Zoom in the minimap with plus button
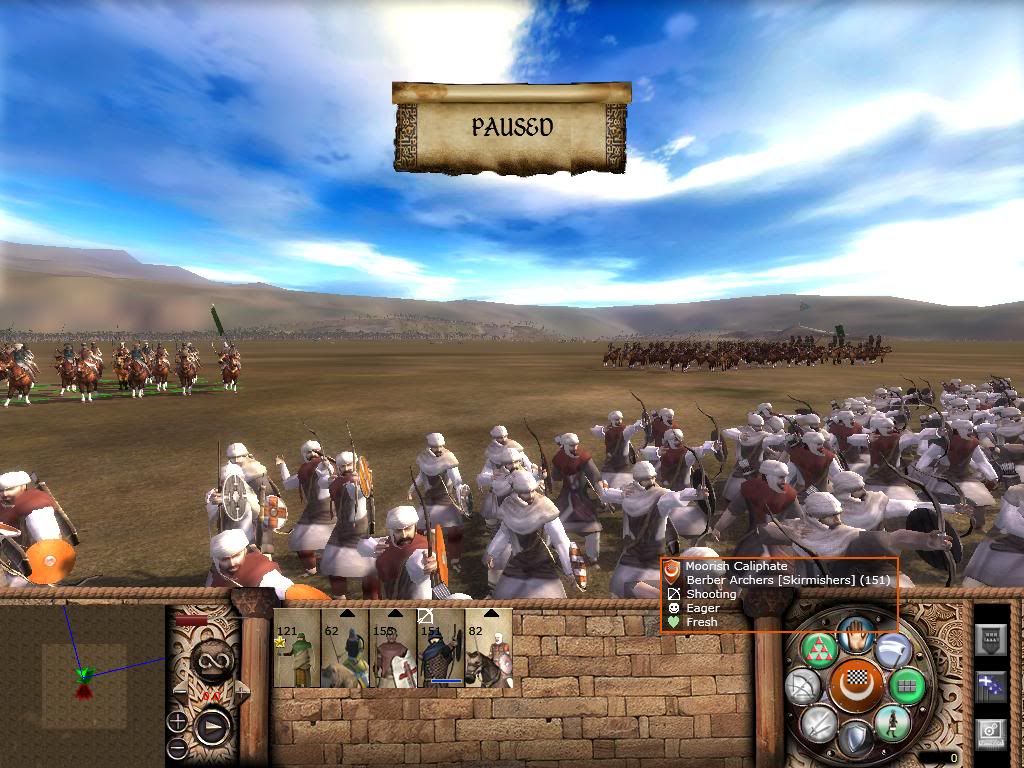Image resolution: width=1024 pixels, height=768 pixels. 177,720
